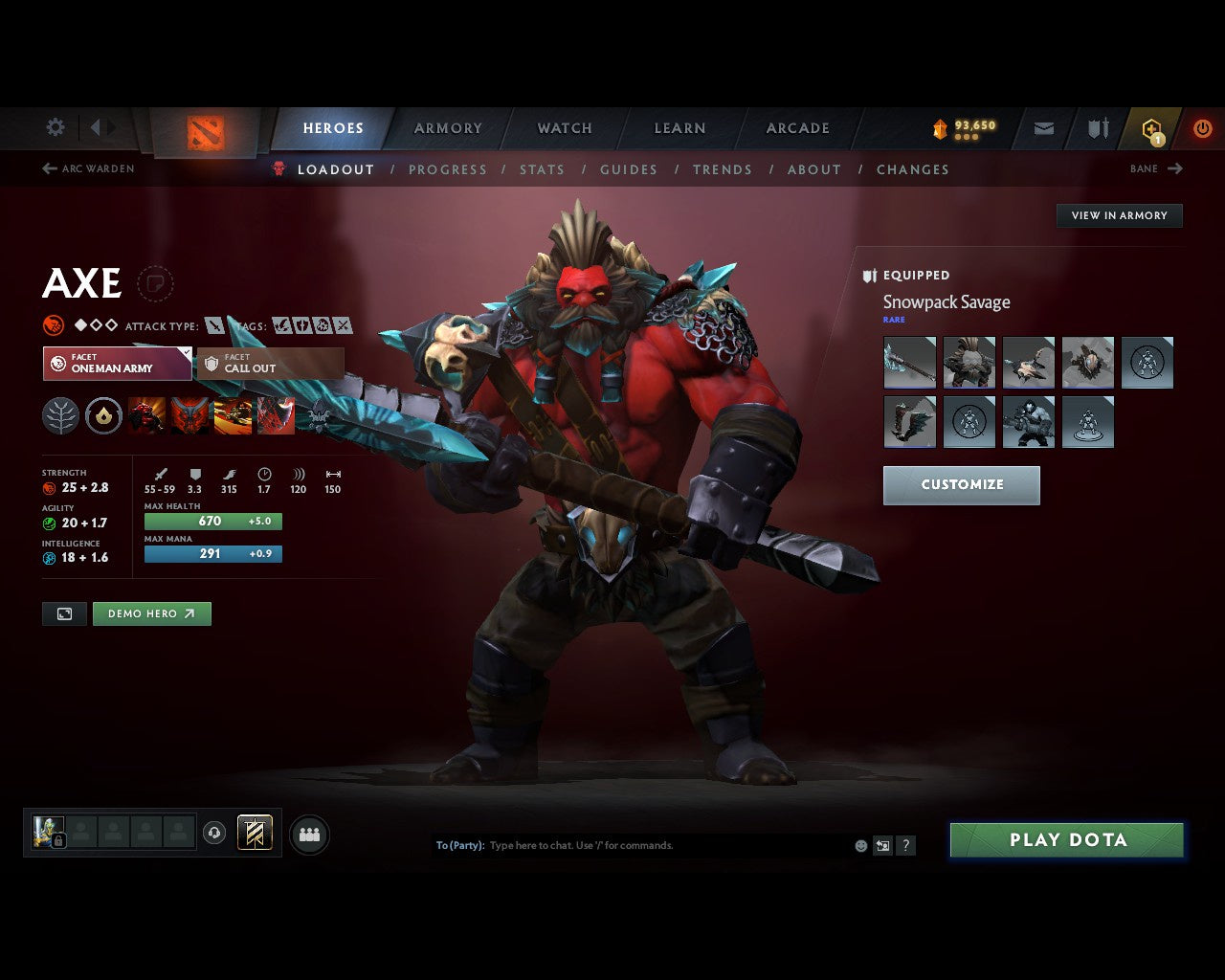
Task: Switch to the Stats tab
Action: 542,169
